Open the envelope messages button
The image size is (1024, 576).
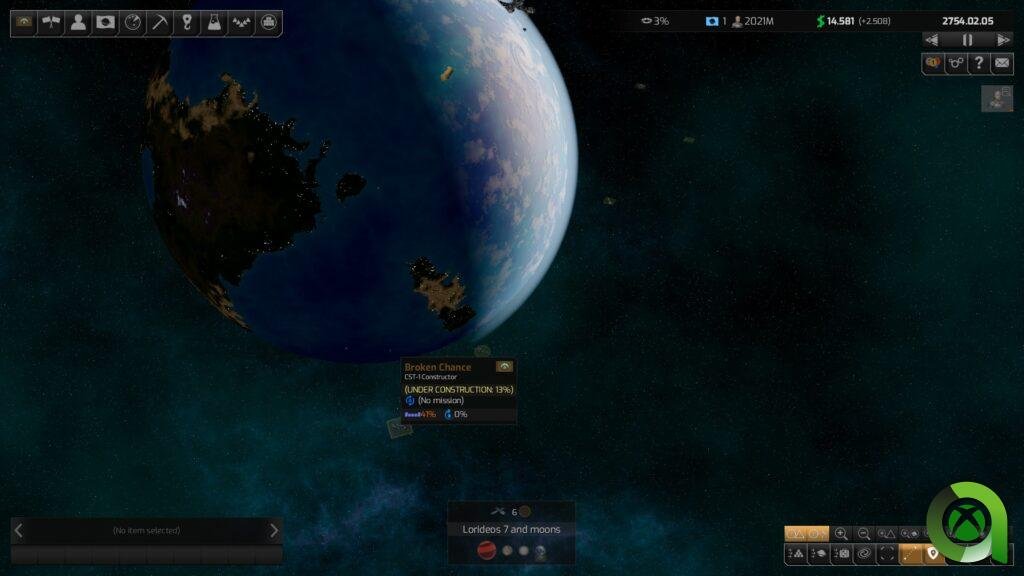1001,63
